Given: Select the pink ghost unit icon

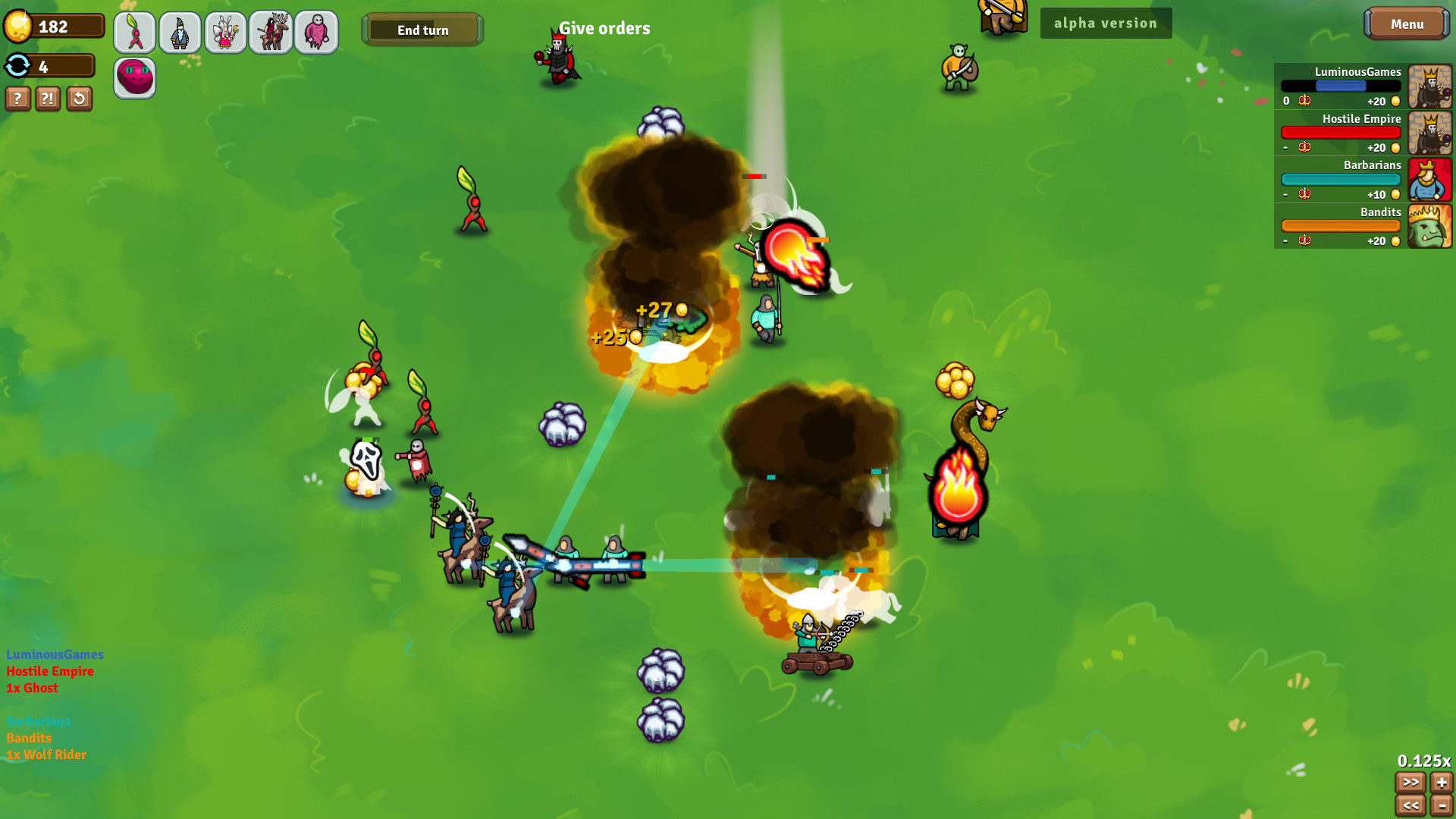Looking at the screenshot, I should pyautogui.click(x=316, y=32).
